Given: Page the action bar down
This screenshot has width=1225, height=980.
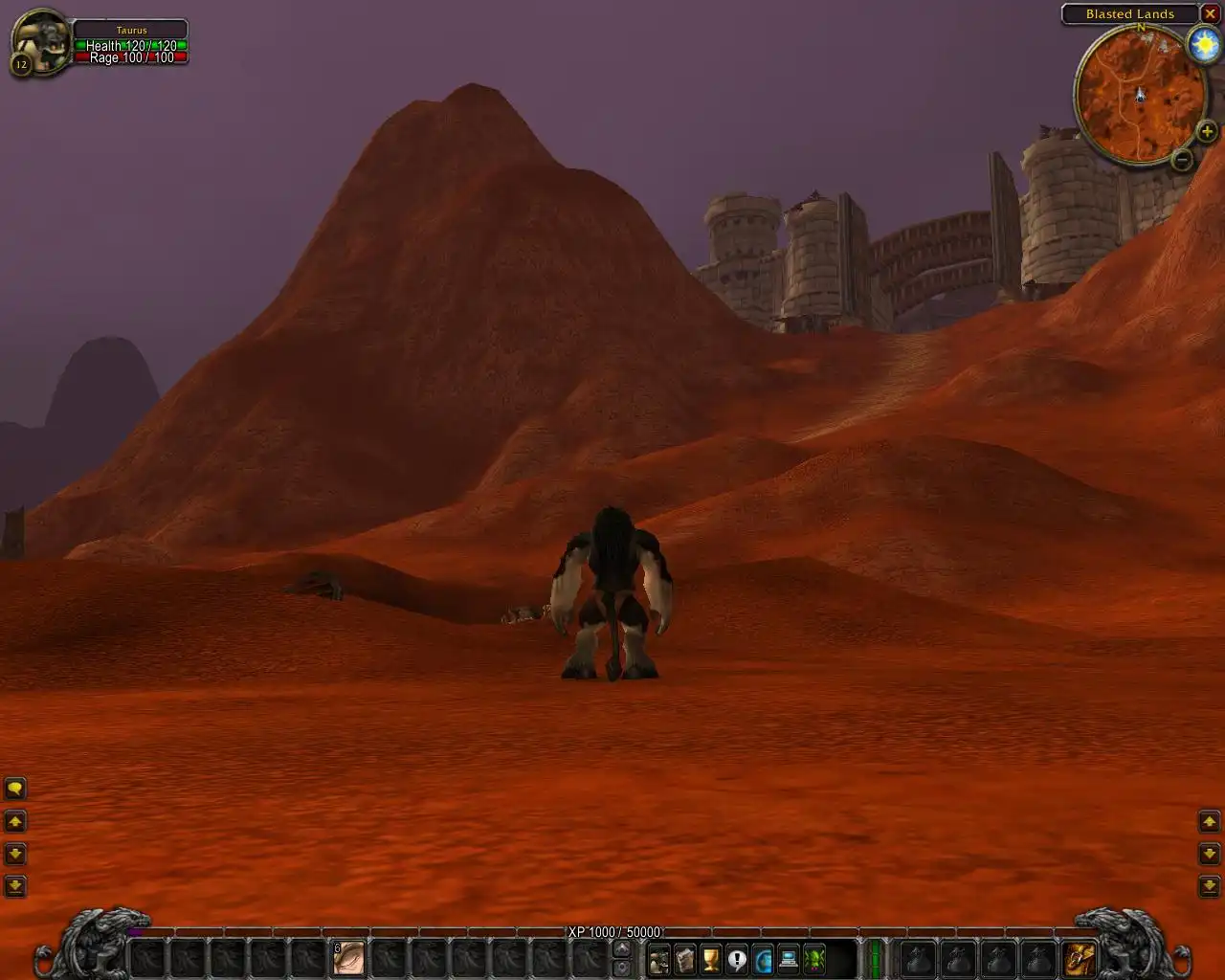Looking at the screenshot, I should (621, 967).
